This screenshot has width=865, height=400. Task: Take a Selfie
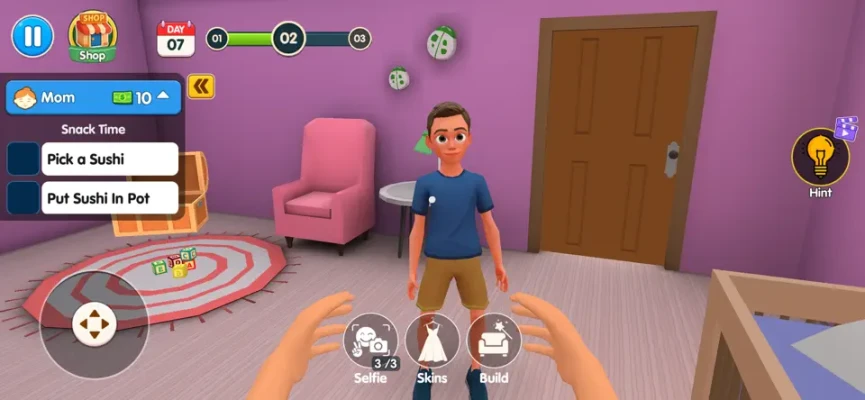pyautogui.click(x=370, y=344)
